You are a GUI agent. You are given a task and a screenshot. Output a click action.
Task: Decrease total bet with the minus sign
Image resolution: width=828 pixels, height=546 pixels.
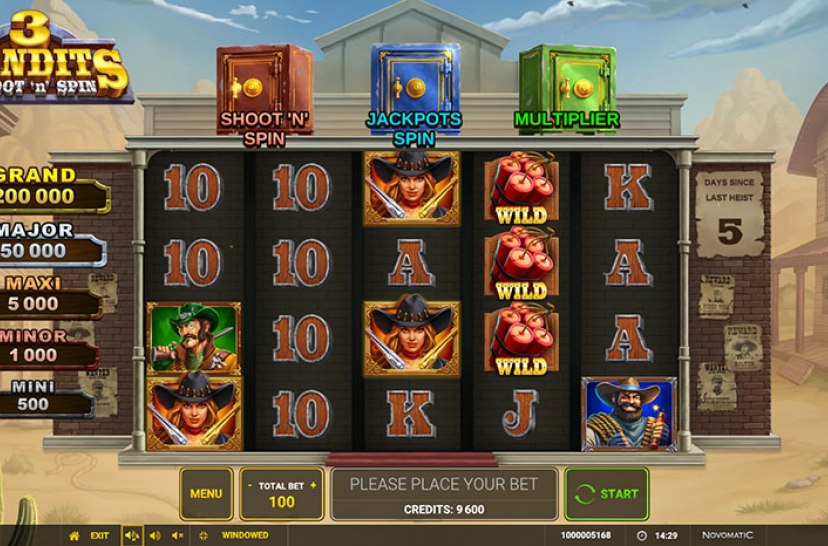point(250,485)
